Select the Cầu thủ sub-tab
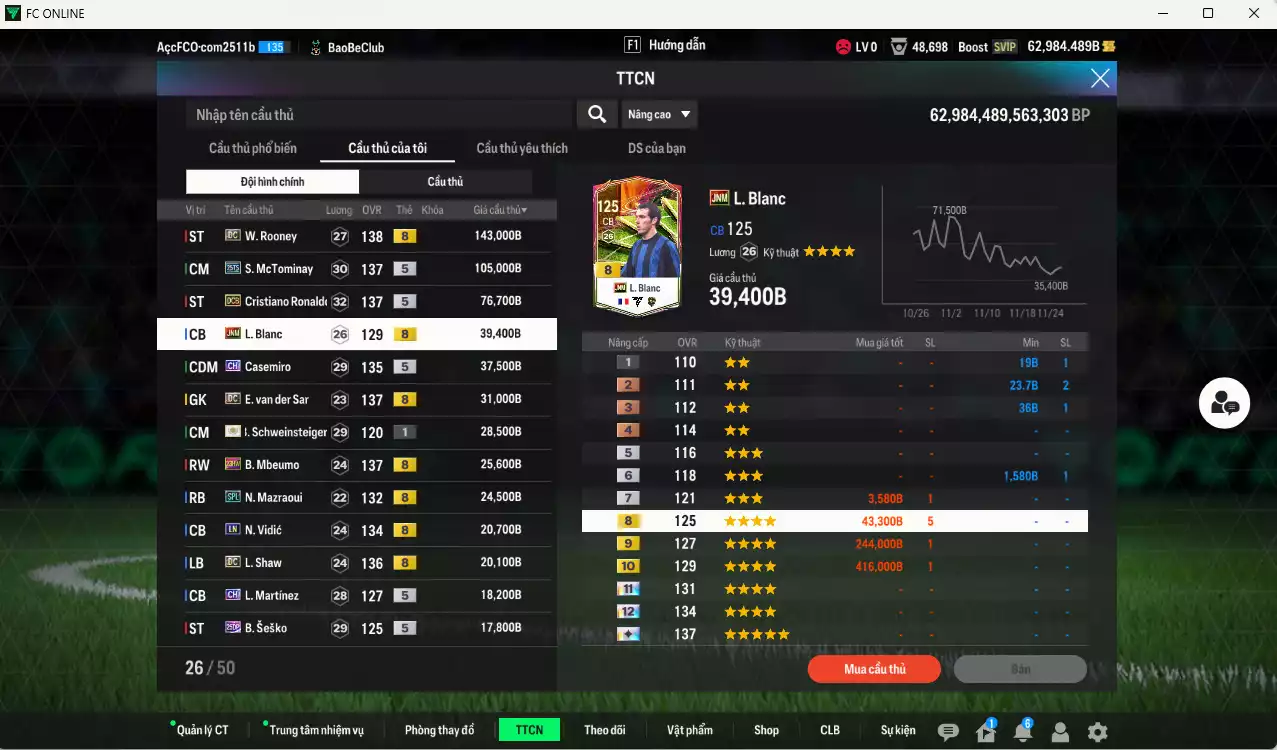This screenshot has width=1277, height=750. 445,182
